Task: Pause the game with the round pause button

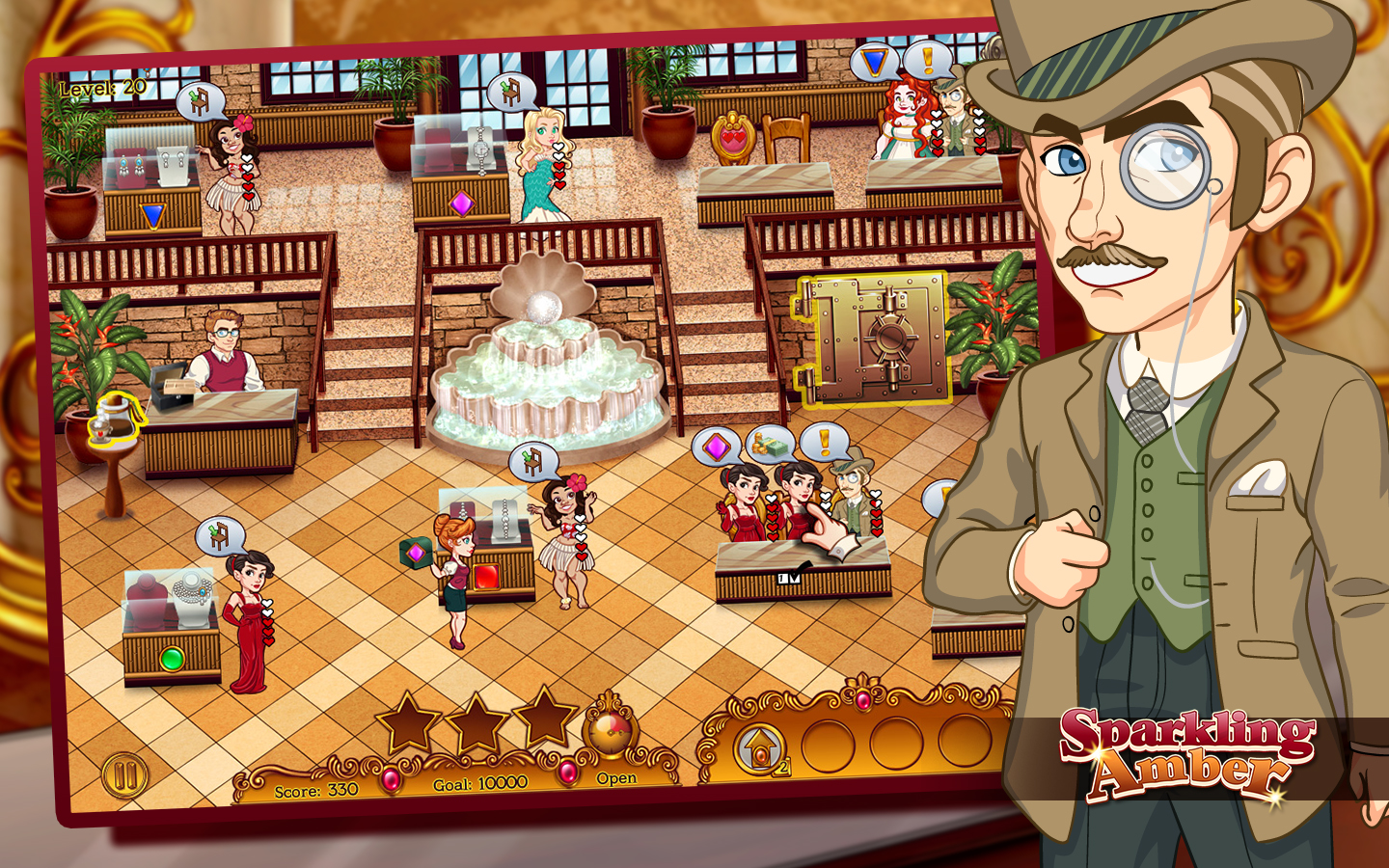Action: point(125,774)
